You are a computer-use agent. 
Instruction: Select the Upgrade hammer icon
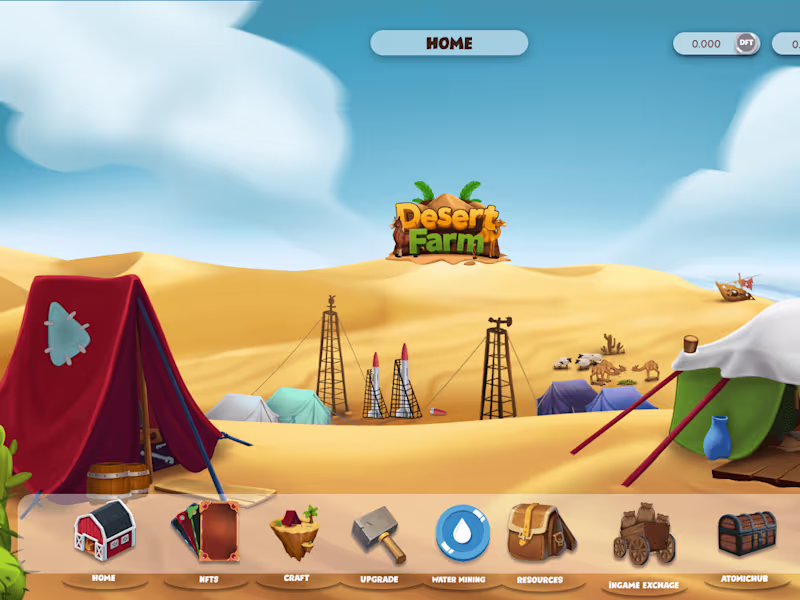coord(379,535)
